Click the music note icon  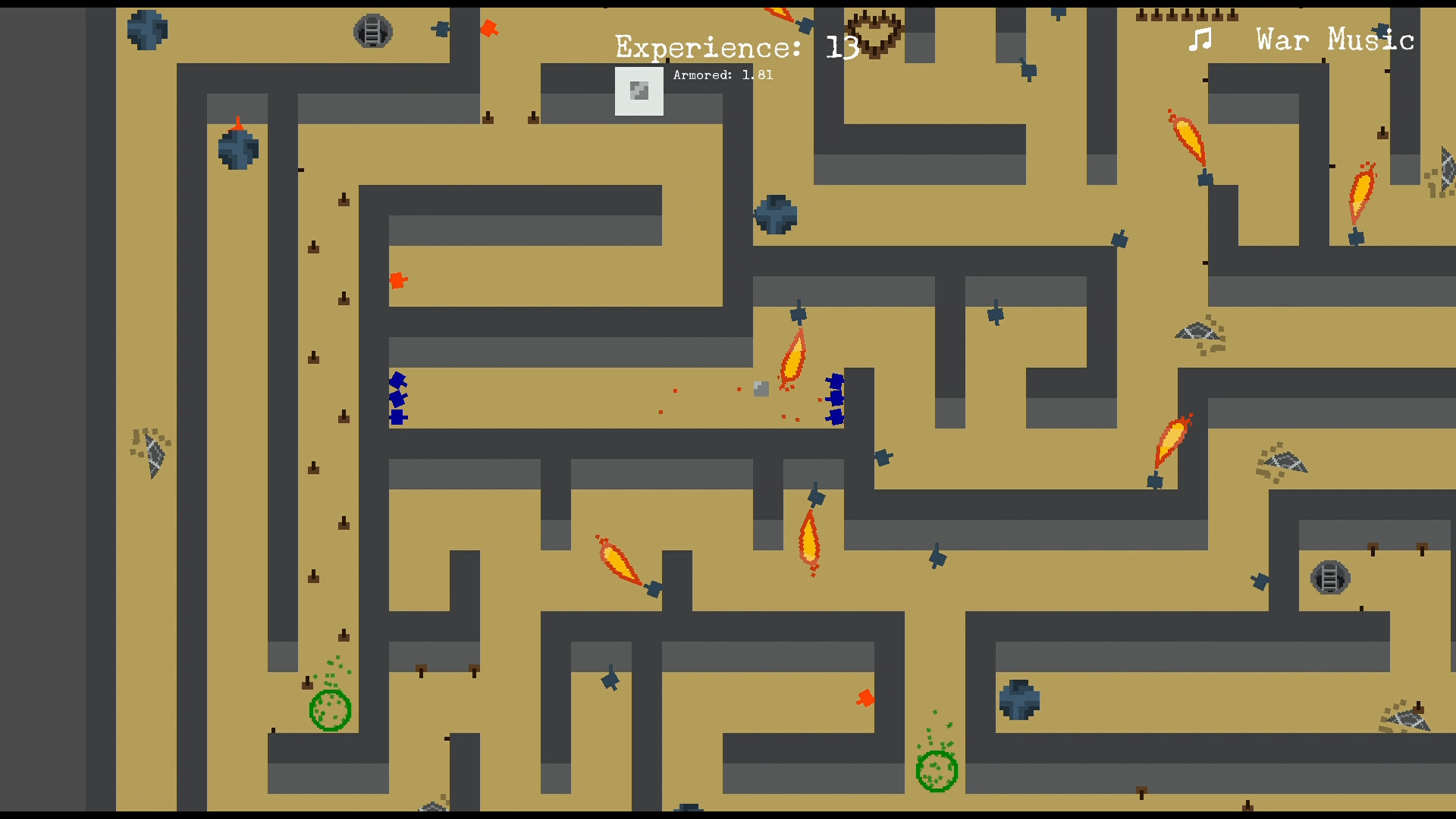(x=1199, y=39)
